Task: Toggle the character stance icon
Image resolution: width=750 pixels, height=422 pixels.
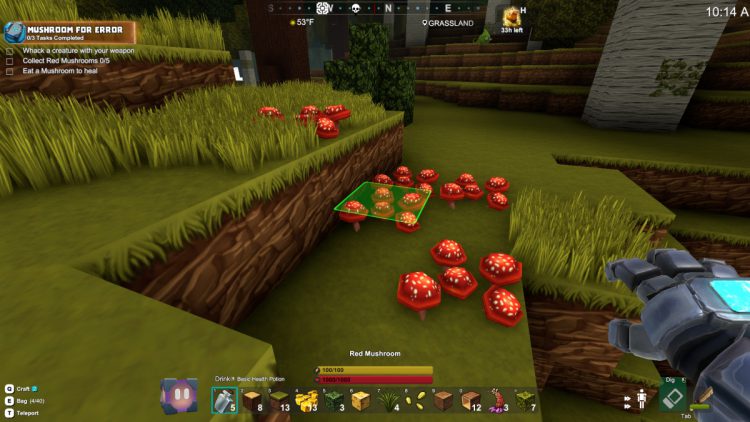Action: 641,398
